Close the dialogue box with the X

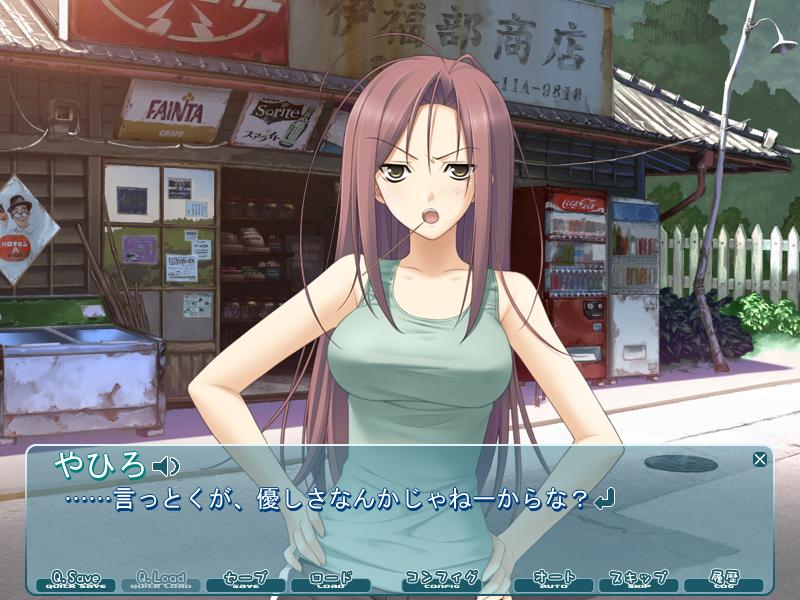(x=760, y=459)
